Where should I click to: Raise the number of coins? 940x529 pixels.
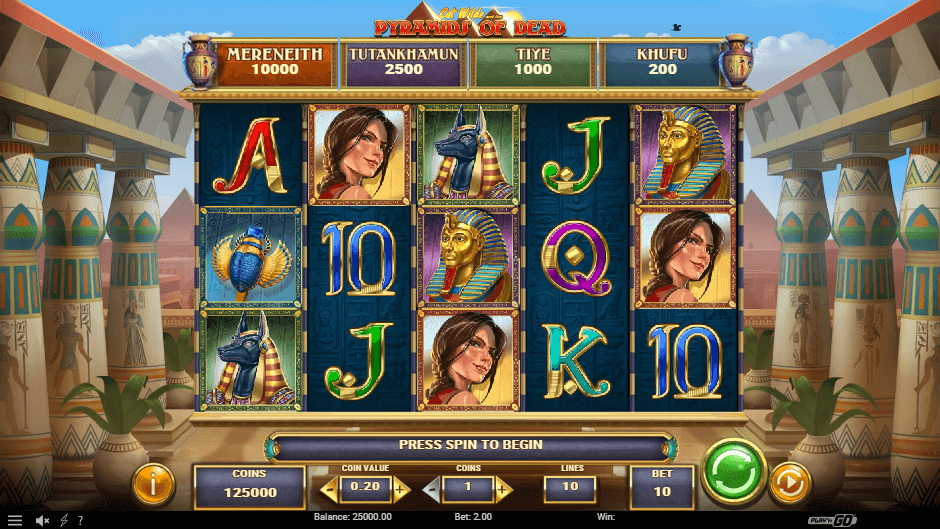(x=503, y=489)
